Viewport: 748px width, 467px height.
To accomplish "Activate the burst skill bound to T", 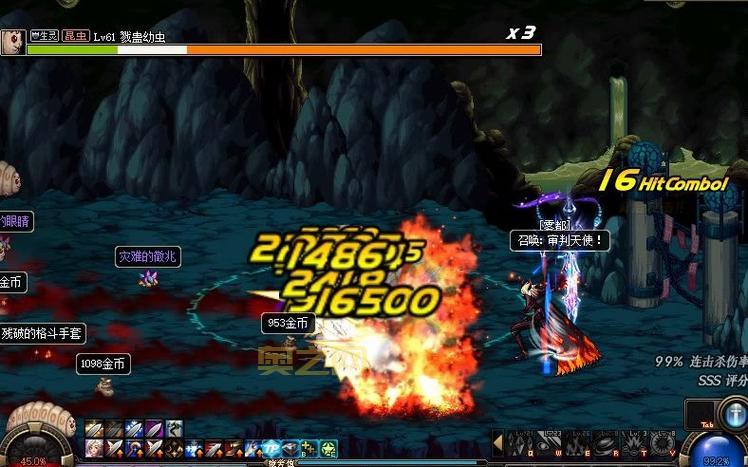I will coord(634,443).
